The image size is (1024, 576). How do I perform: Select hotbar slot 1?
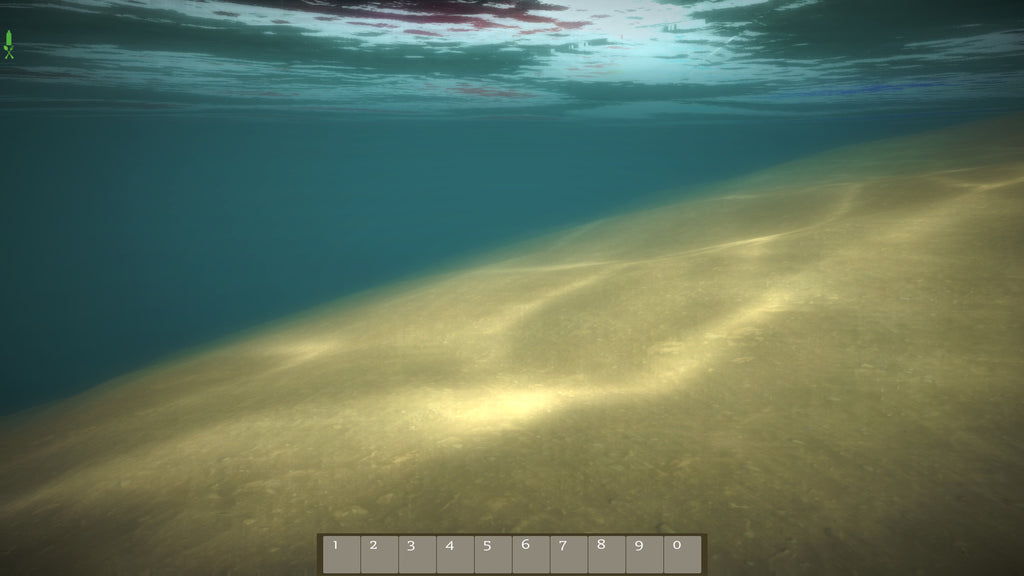pos(341,555)
